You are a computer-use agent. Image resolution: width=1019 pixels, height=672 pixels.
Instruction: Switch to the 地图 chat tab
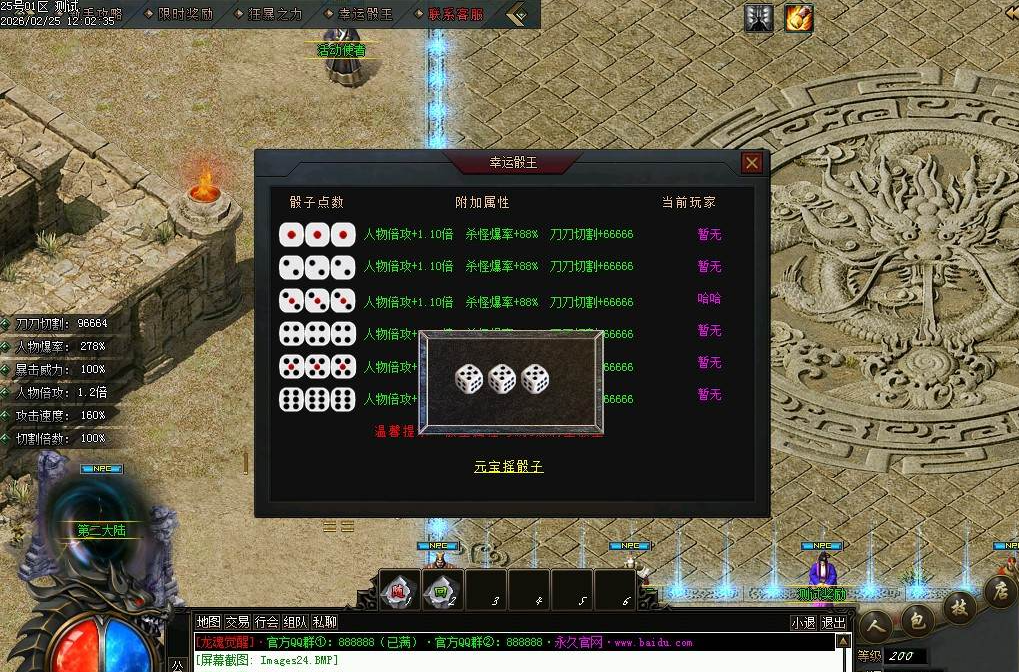208,622
